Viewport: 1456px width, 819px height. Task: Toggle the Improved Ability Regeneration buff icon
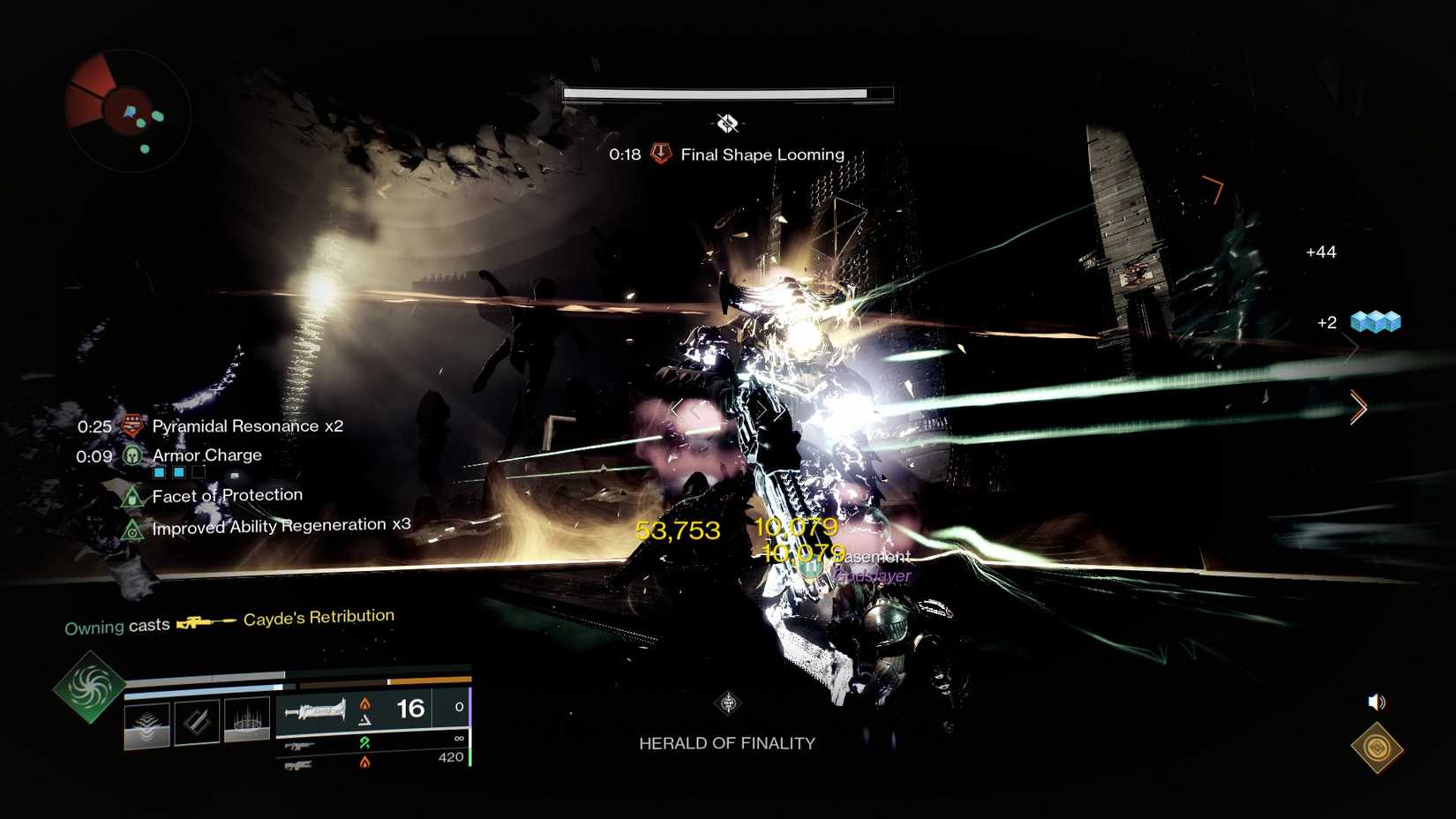132,529
